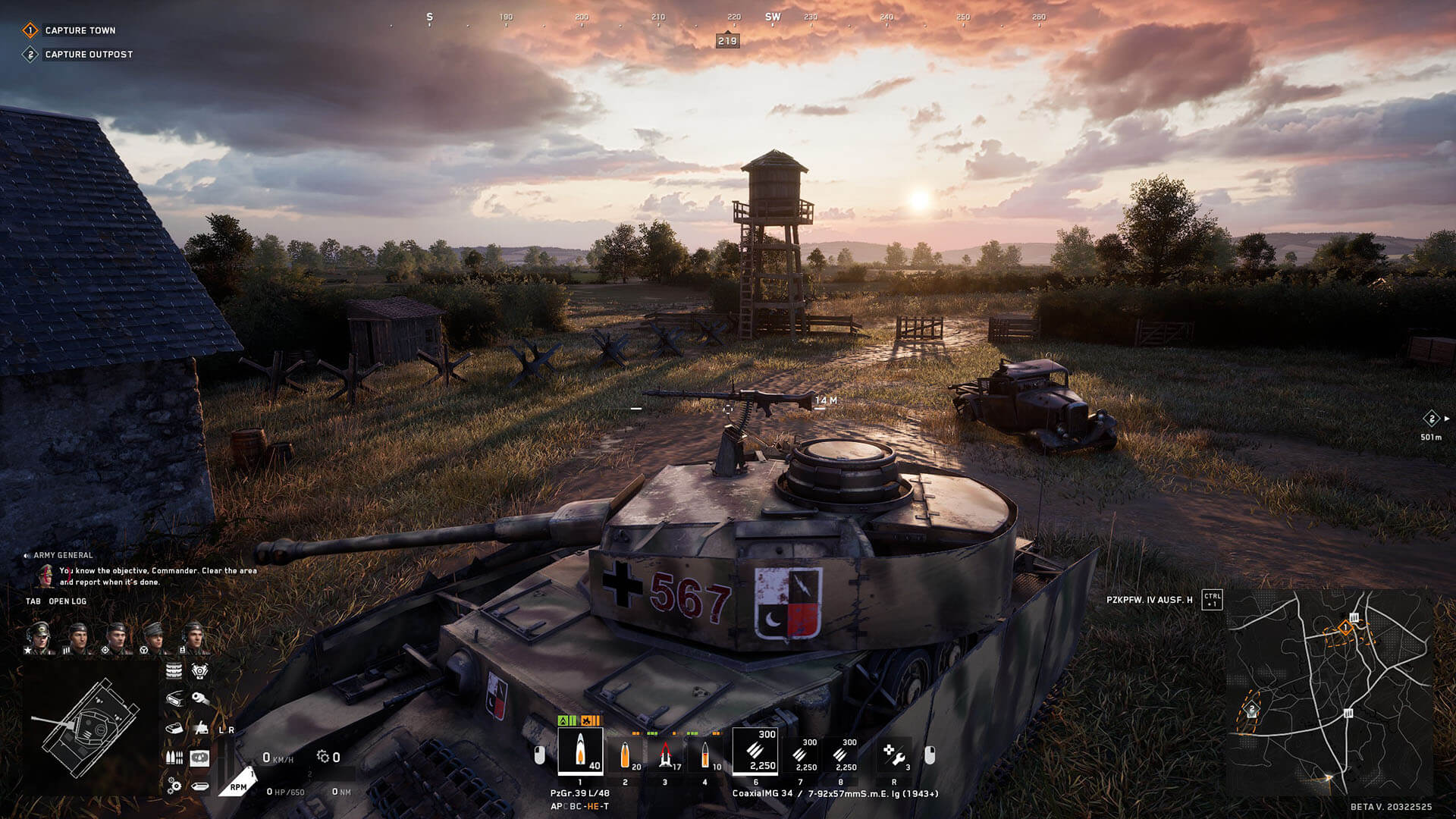Check the ammo rack module icon

click(x=174, y=758)
